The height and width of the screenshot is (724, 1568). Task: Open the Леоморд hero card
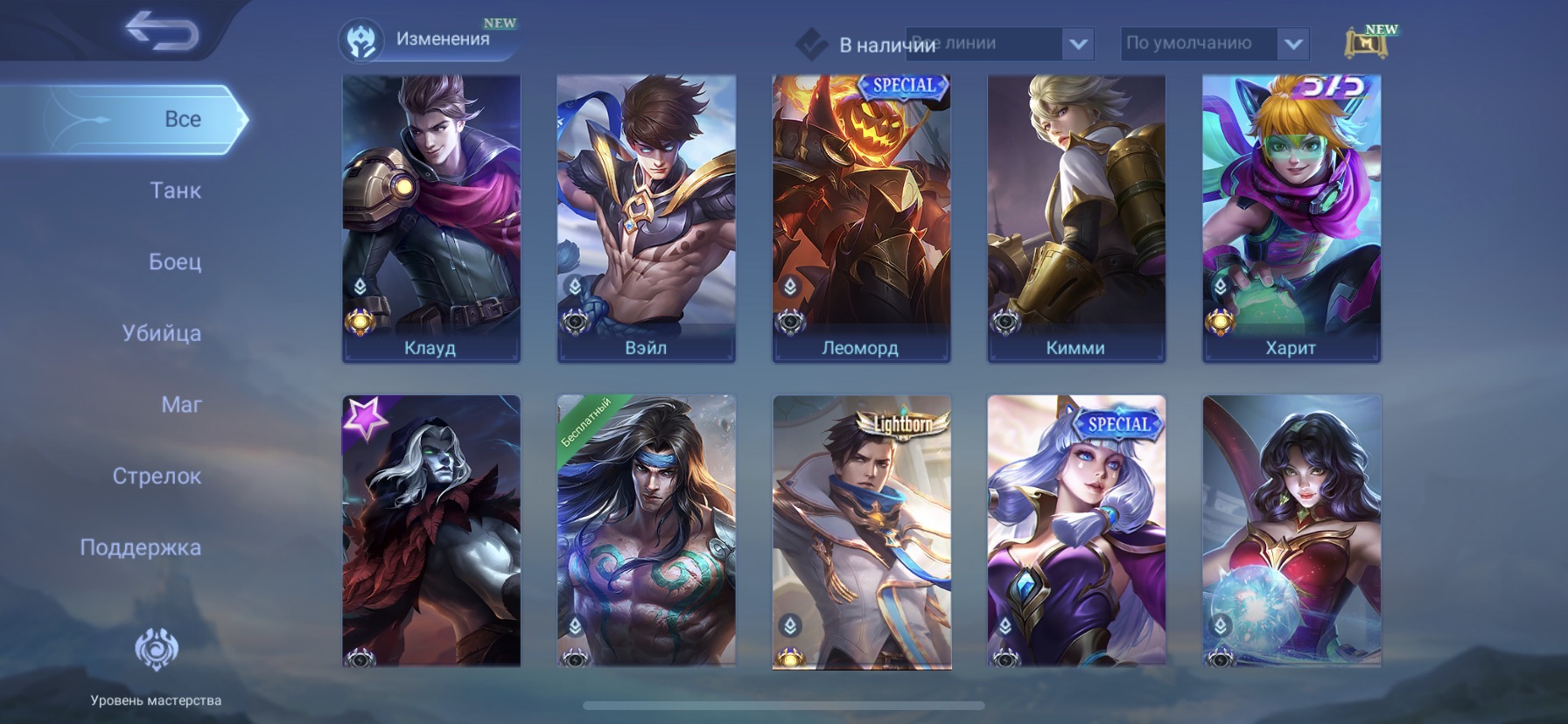(862, 218)
